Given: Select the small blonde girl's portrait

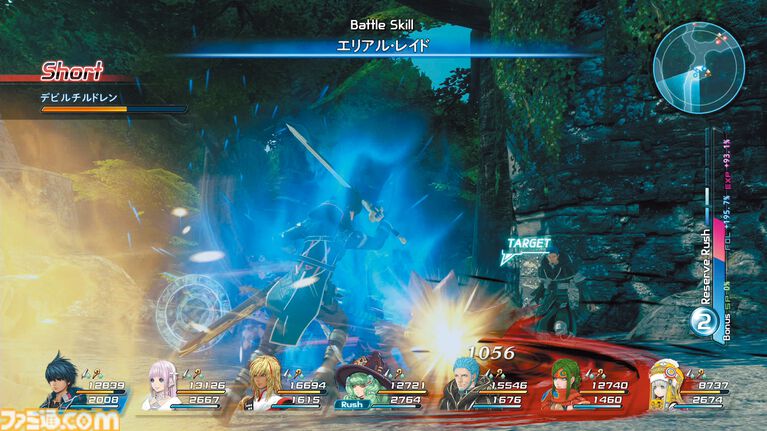Looking at the screenshot, I should (665, 386).
